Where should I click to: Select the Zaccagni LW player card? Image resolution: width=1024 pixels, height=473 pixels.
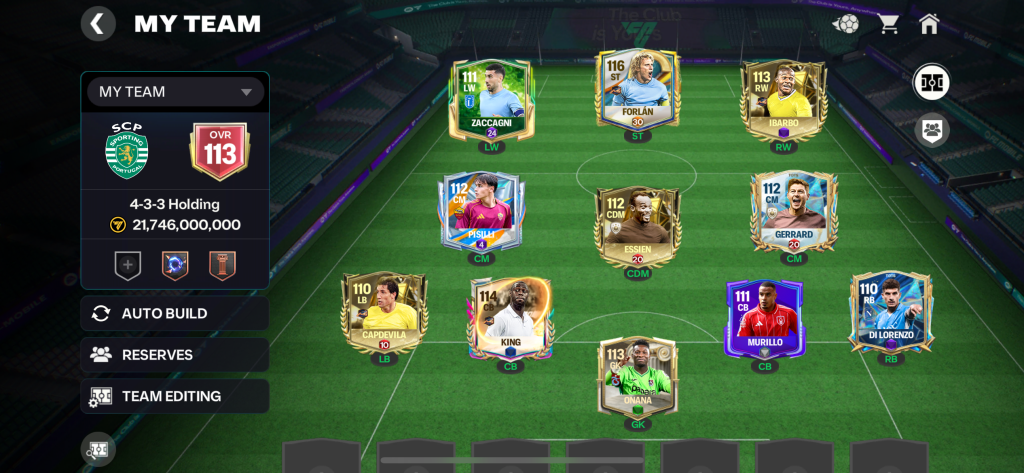coord(491,100)
